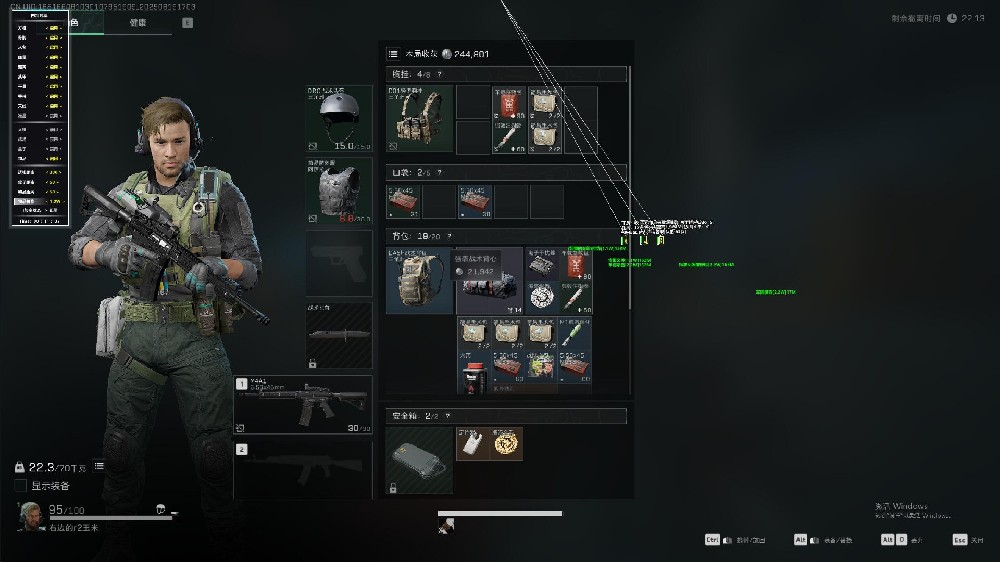Toggle the 显示装备 (show equipment) checkbox
The image size is (1000, 562).
pos(21,486)
